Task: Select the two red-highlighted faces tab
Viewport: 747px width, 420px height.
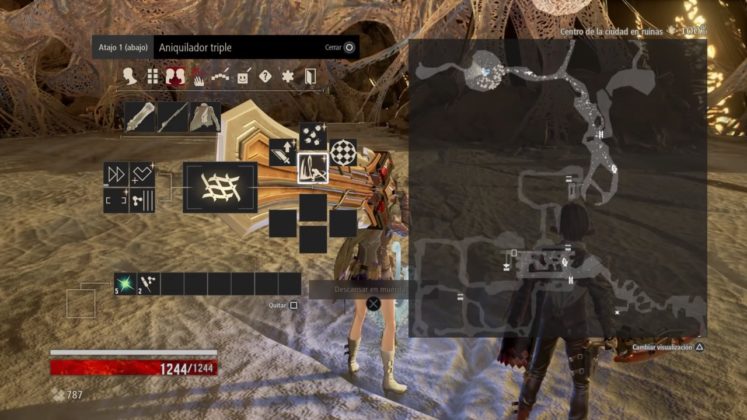Action: pyautogui.click(x=176, y=75)
